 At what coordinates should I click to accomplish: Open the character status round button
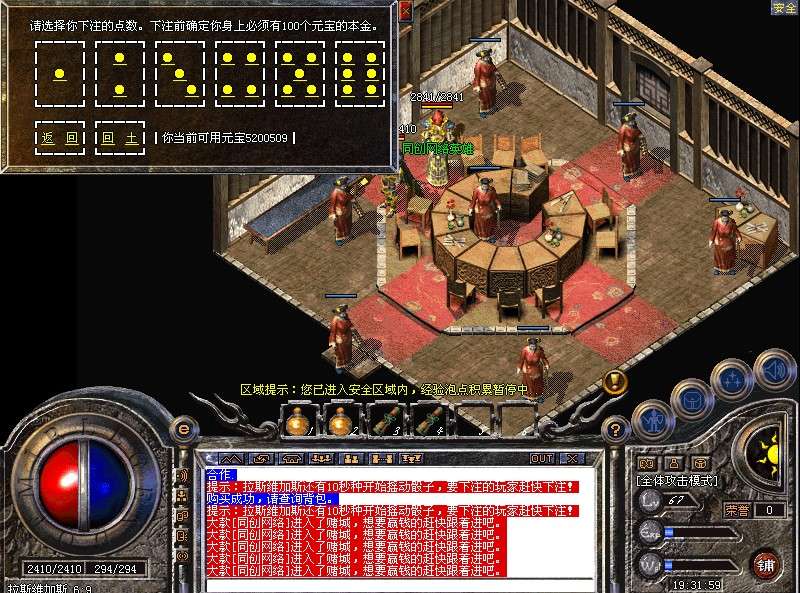pyautogui.click(x=651, y=418)
